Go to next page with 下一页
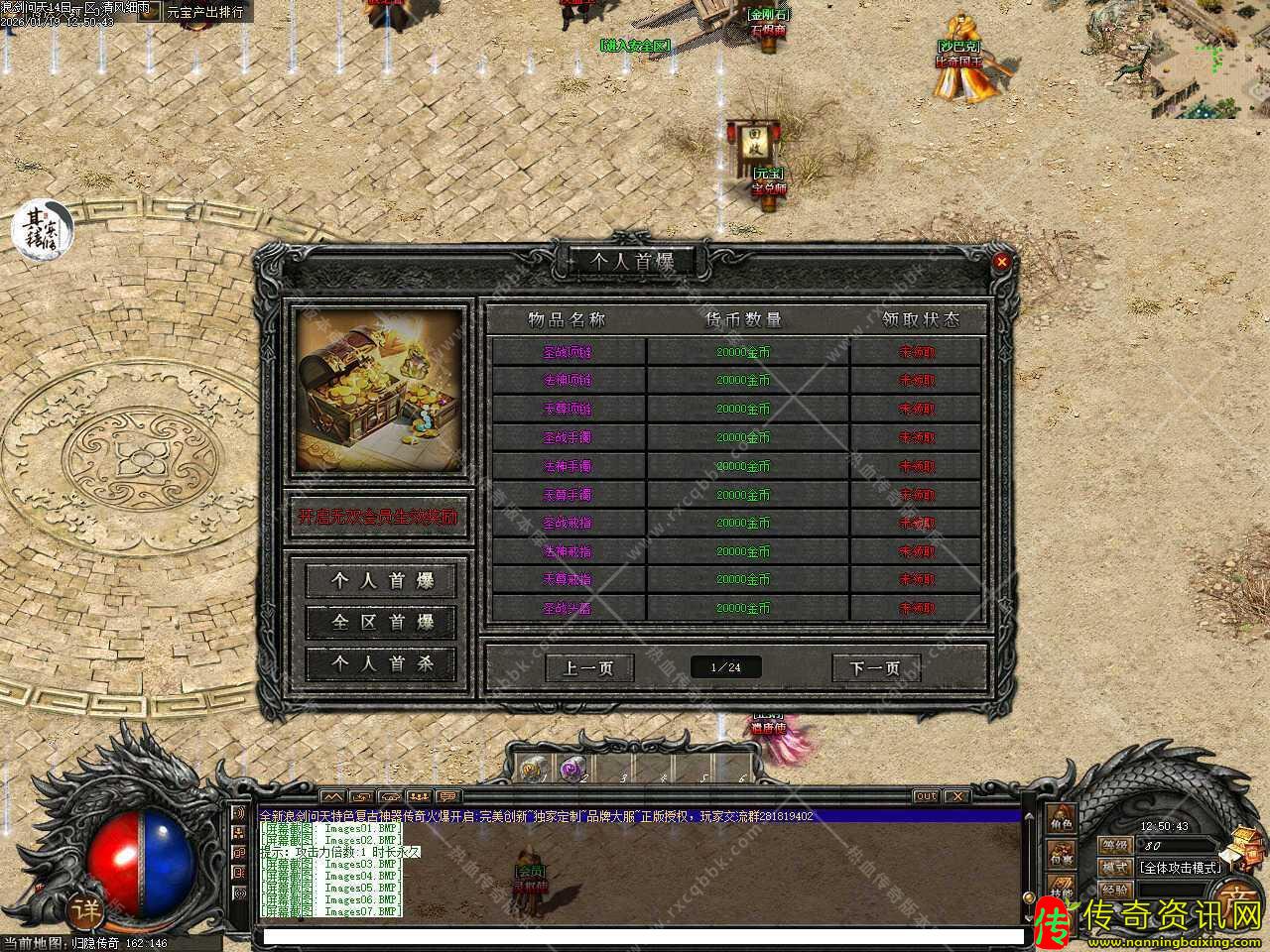The image size is (1270, 952). tap(875, 667)
